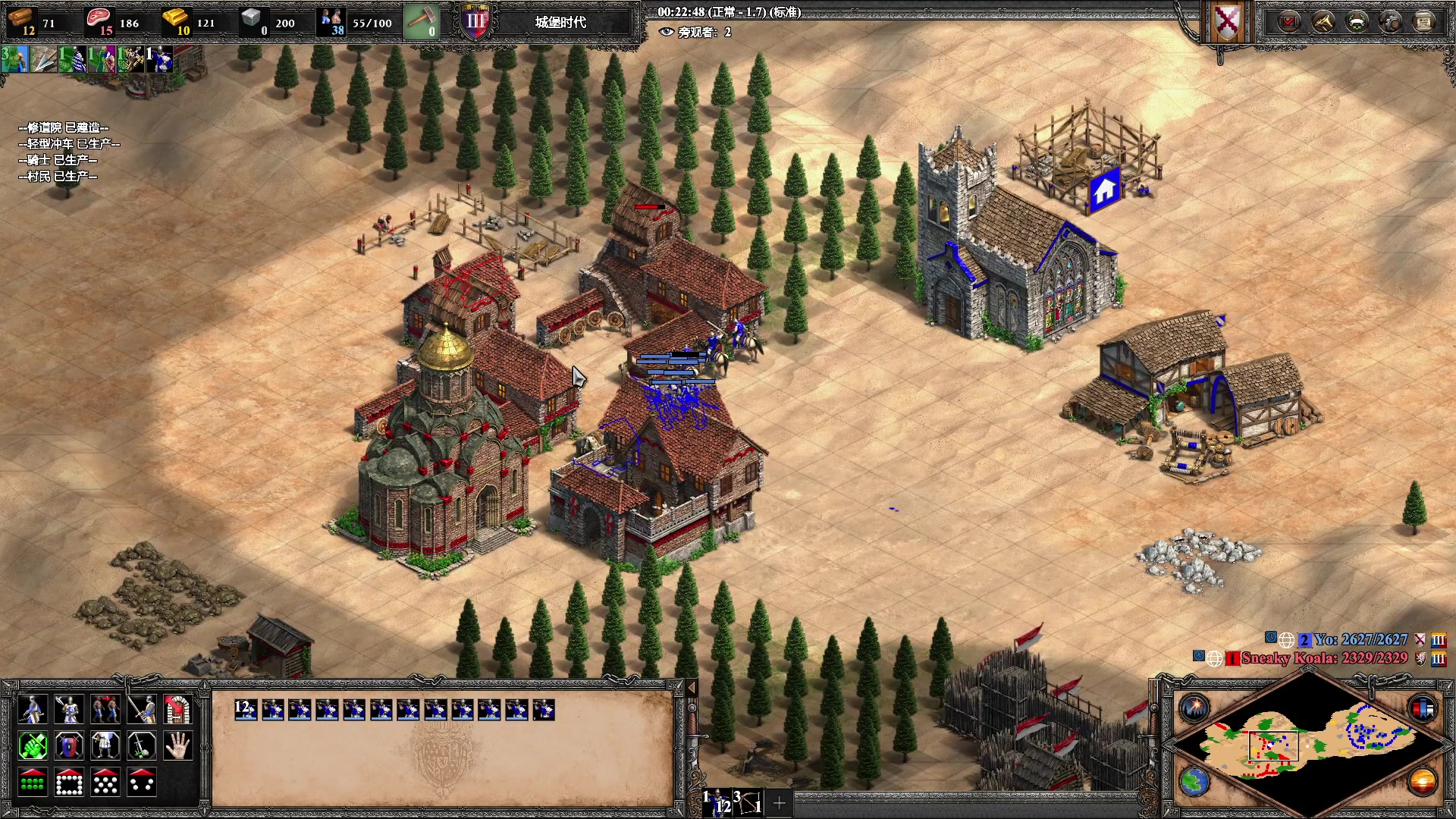
Task: Select the stand ground stance icon
Action: coord(105,746)
